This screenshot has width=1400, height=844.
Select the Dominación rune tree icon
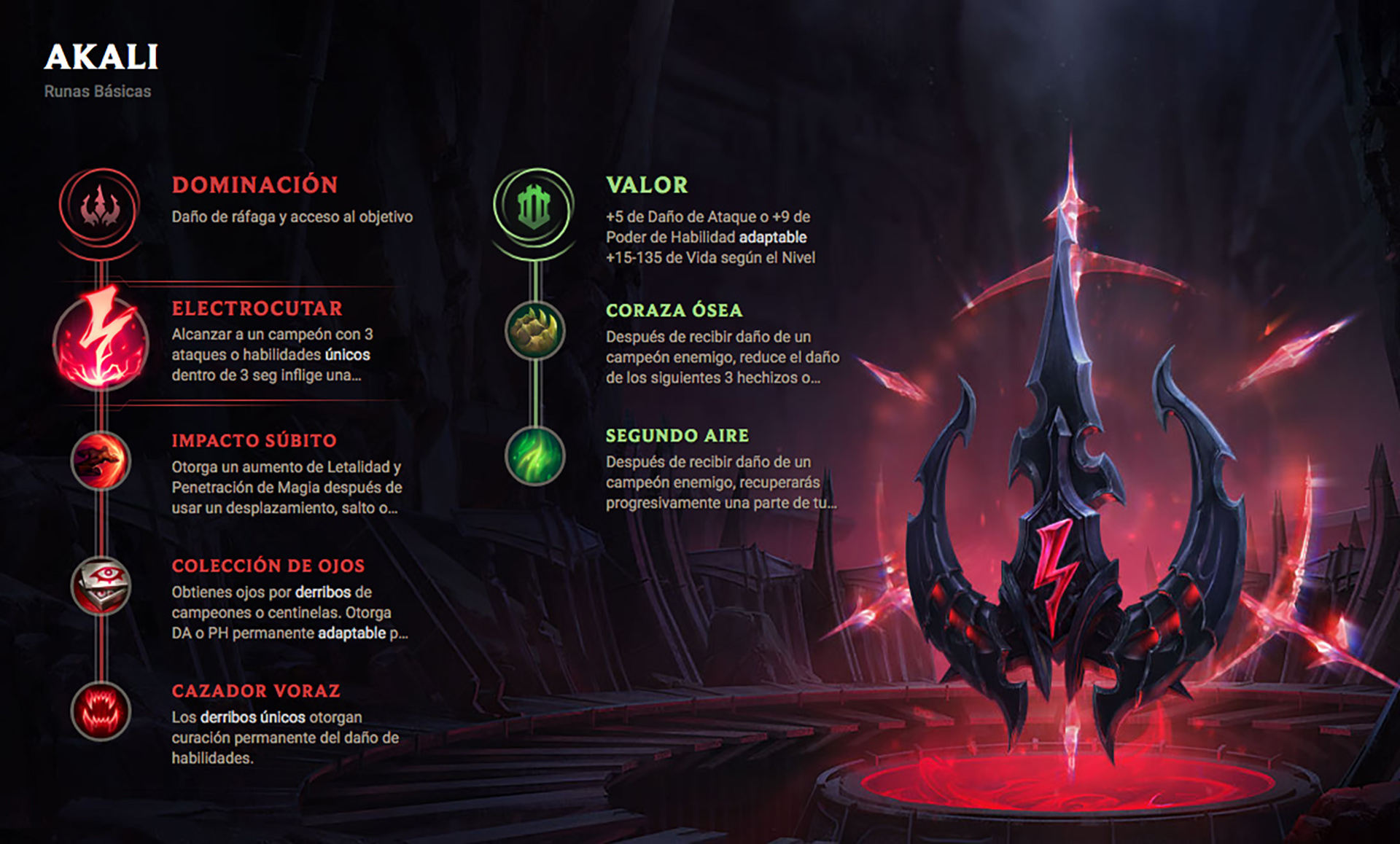tap(100, 207)
